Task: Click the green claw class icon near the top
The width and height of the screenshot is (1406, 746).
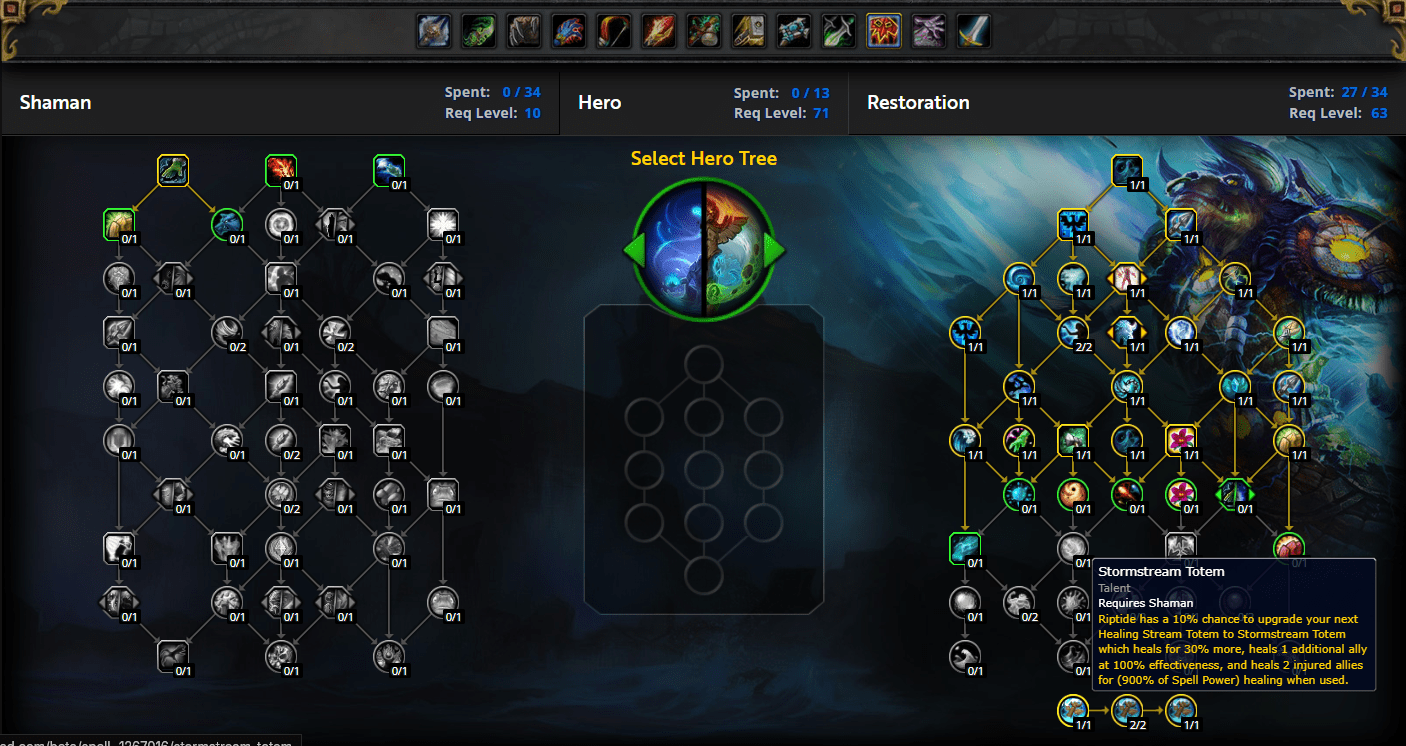Action: [478, 30]
